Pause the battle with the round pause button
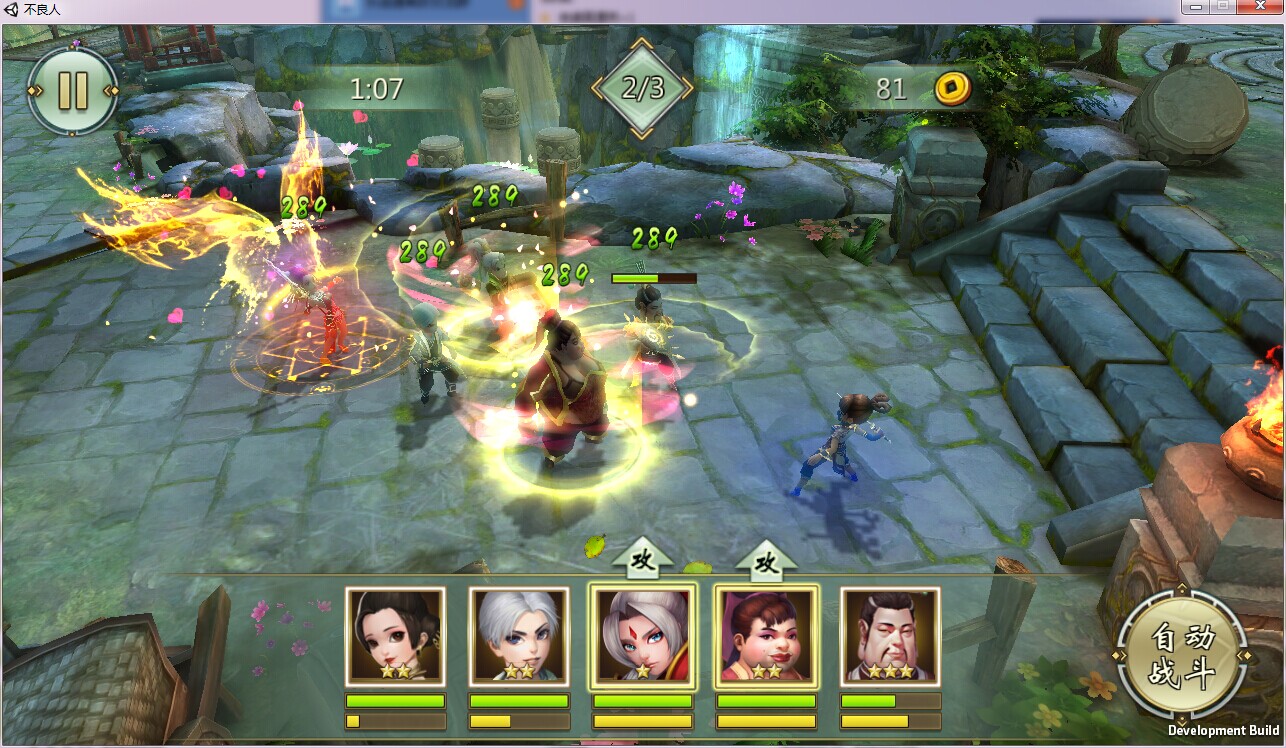Viewport: 1286px width, 748px height. coord(73,90)
